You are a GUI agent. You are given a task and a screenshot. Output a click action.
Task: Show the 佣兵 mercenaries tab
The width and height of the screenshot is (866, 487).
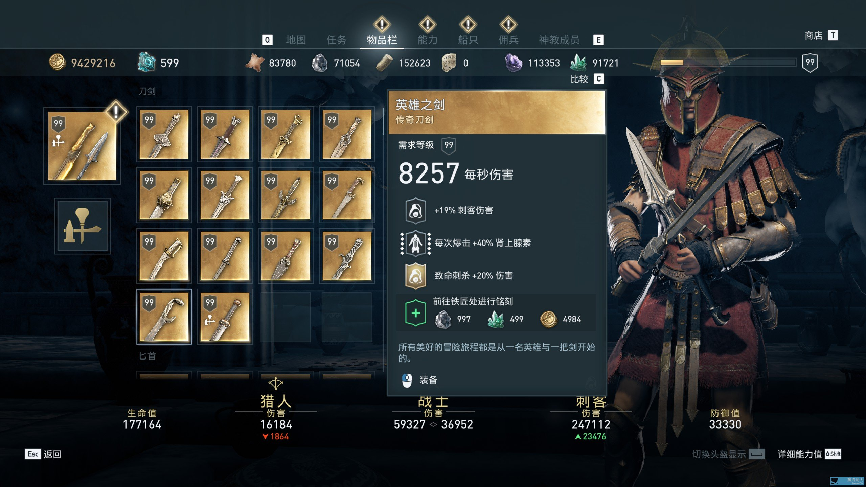pyautogui.click(x=508, y=40)
